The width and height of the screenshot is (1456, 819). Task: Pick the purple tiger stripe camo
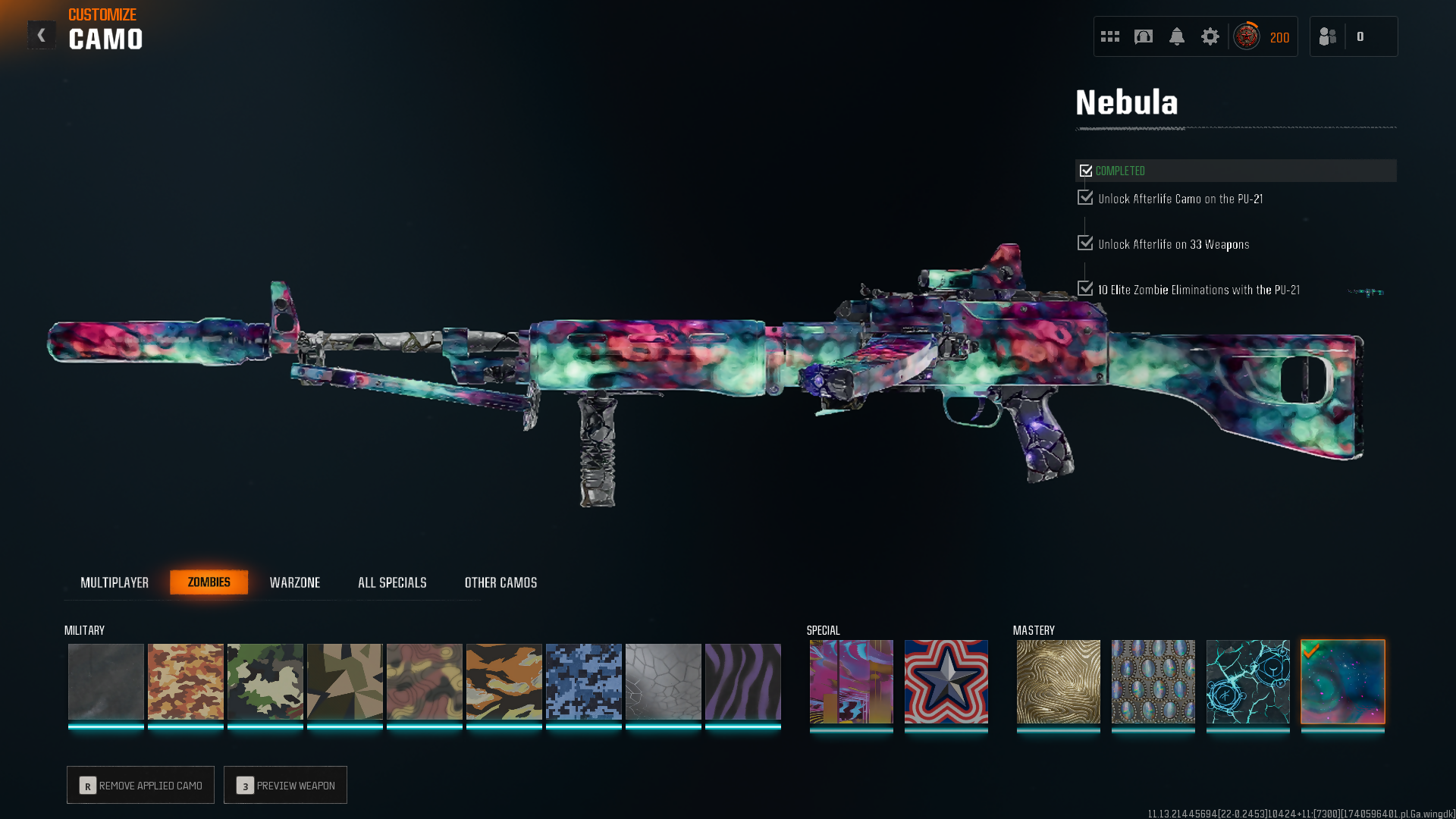743,681
